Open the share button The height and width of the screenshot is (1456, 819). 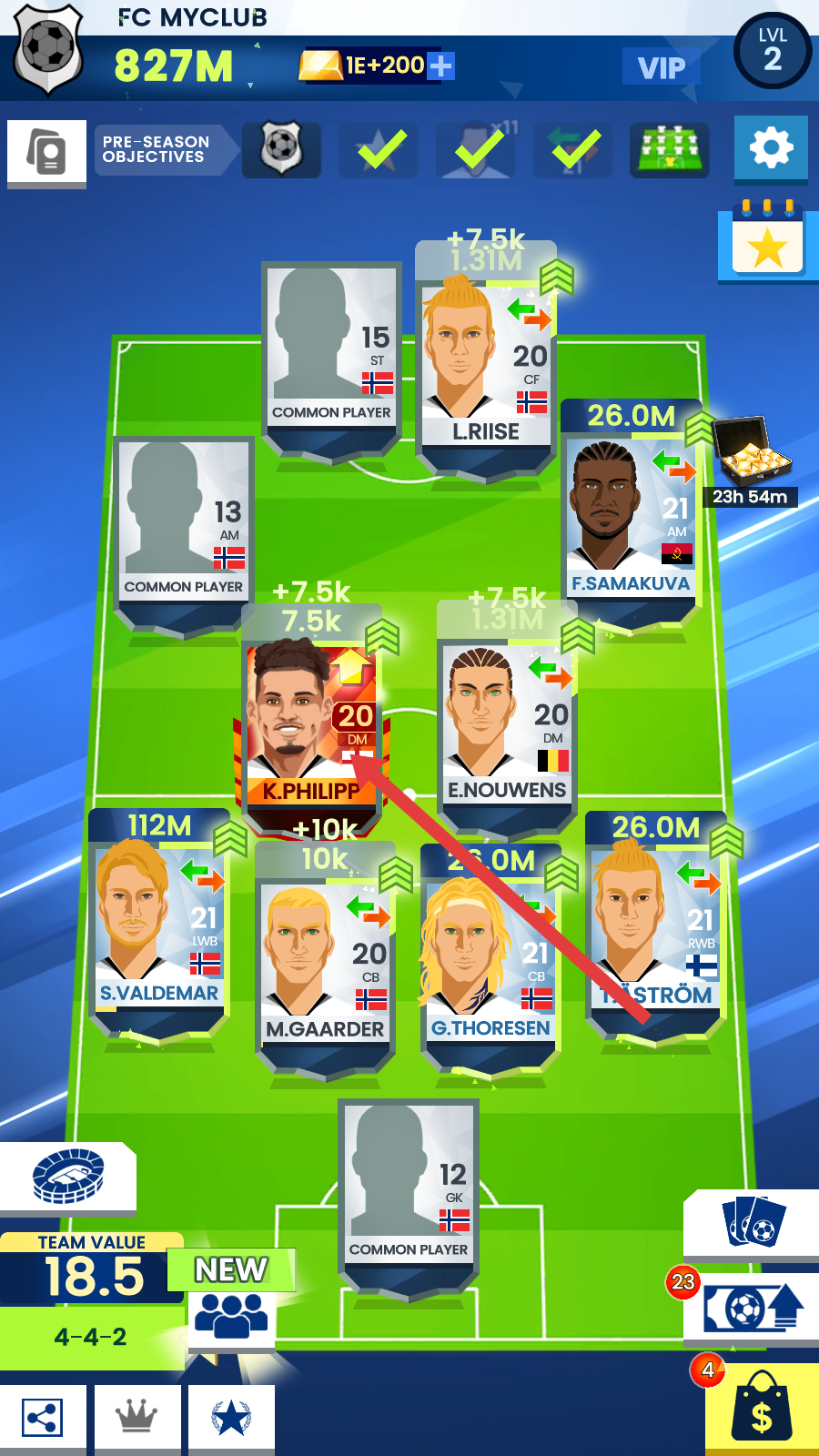(x=43, y=1418)
